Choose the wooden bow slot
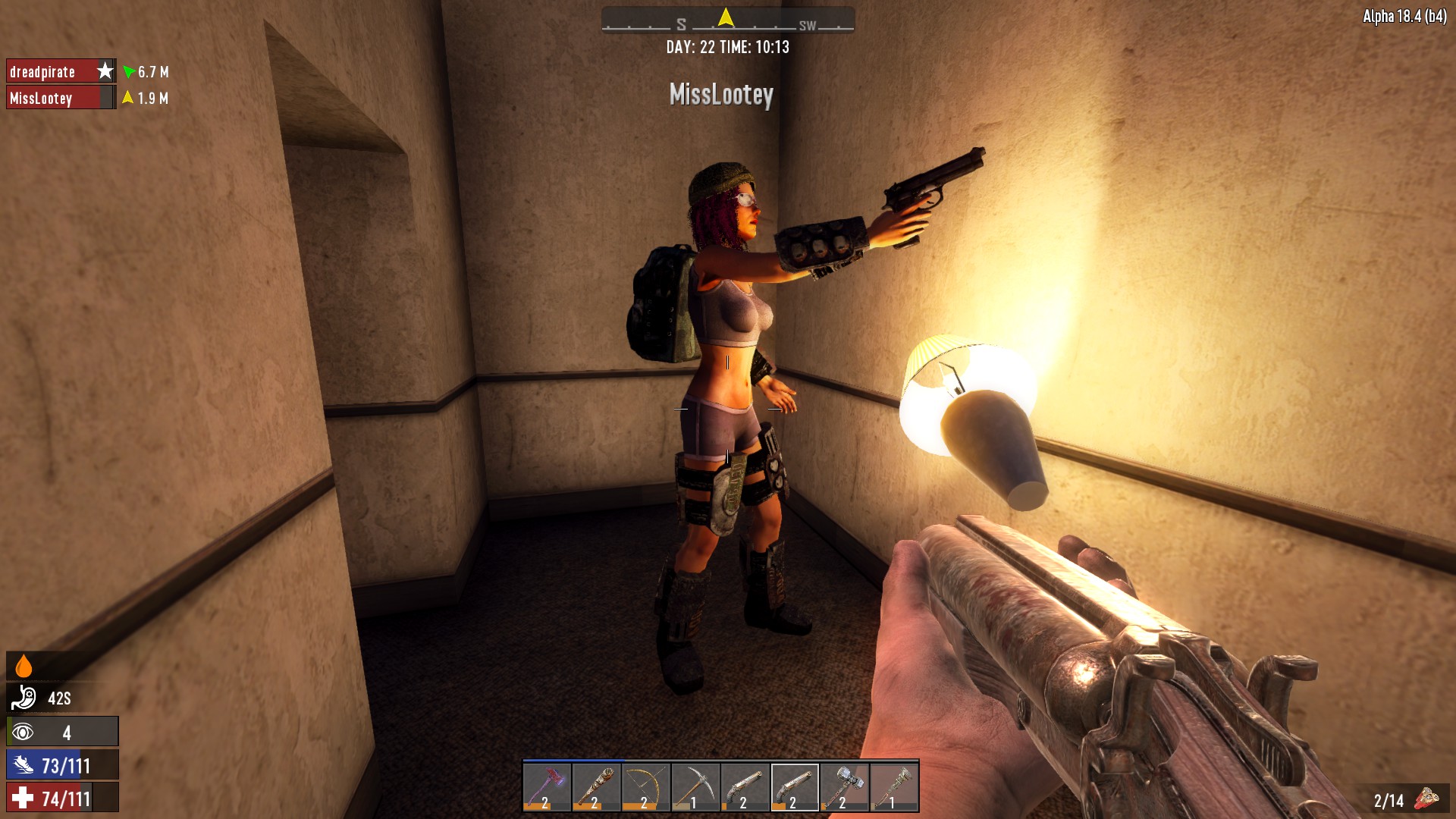The width and height of the screenshot is (1456, 819). pyautogui.click(x=645, y=787)
